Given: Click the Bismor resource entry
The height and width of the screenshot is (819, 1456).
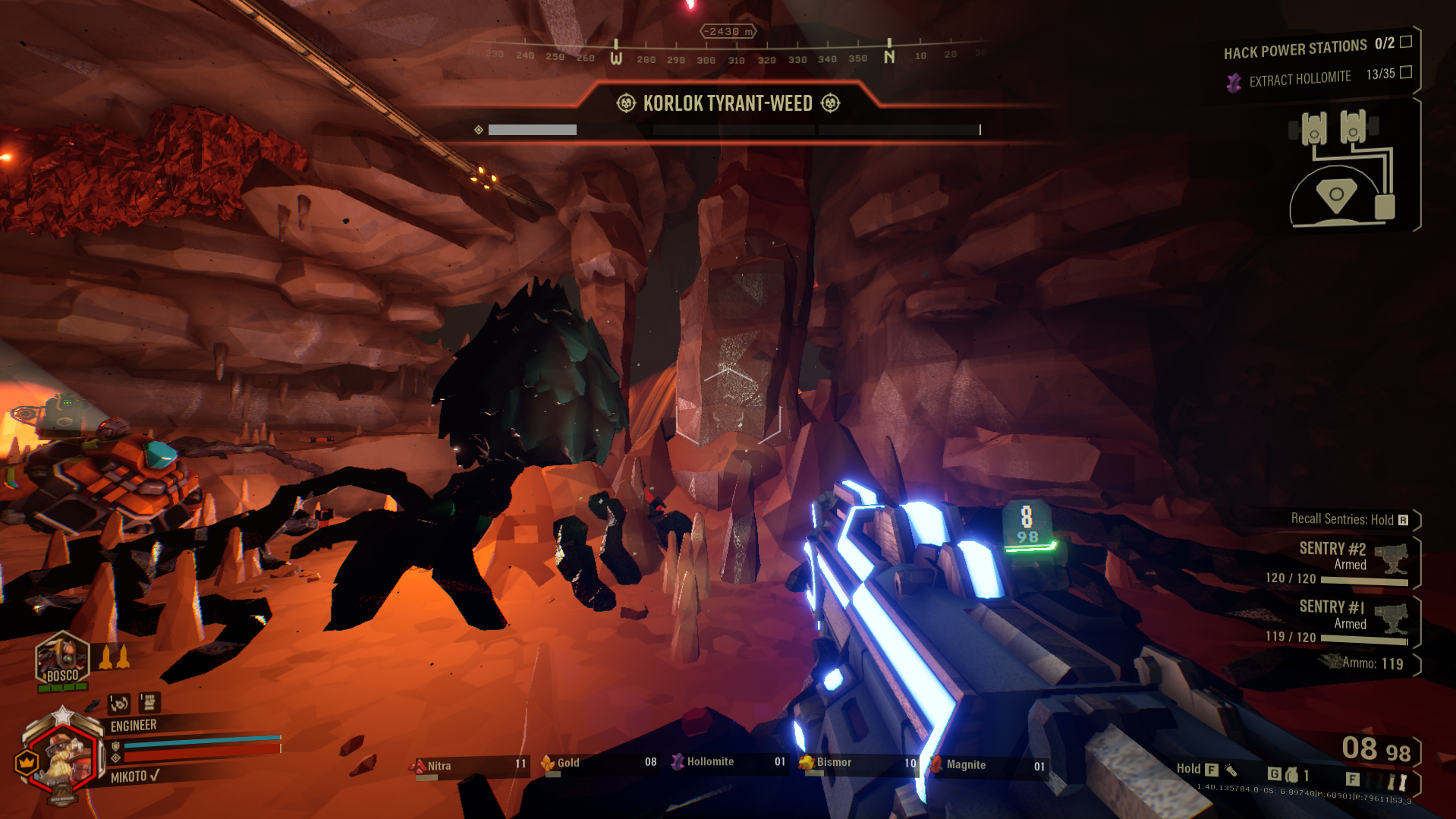Looking at the screenshot, I should tap(857, 762).
